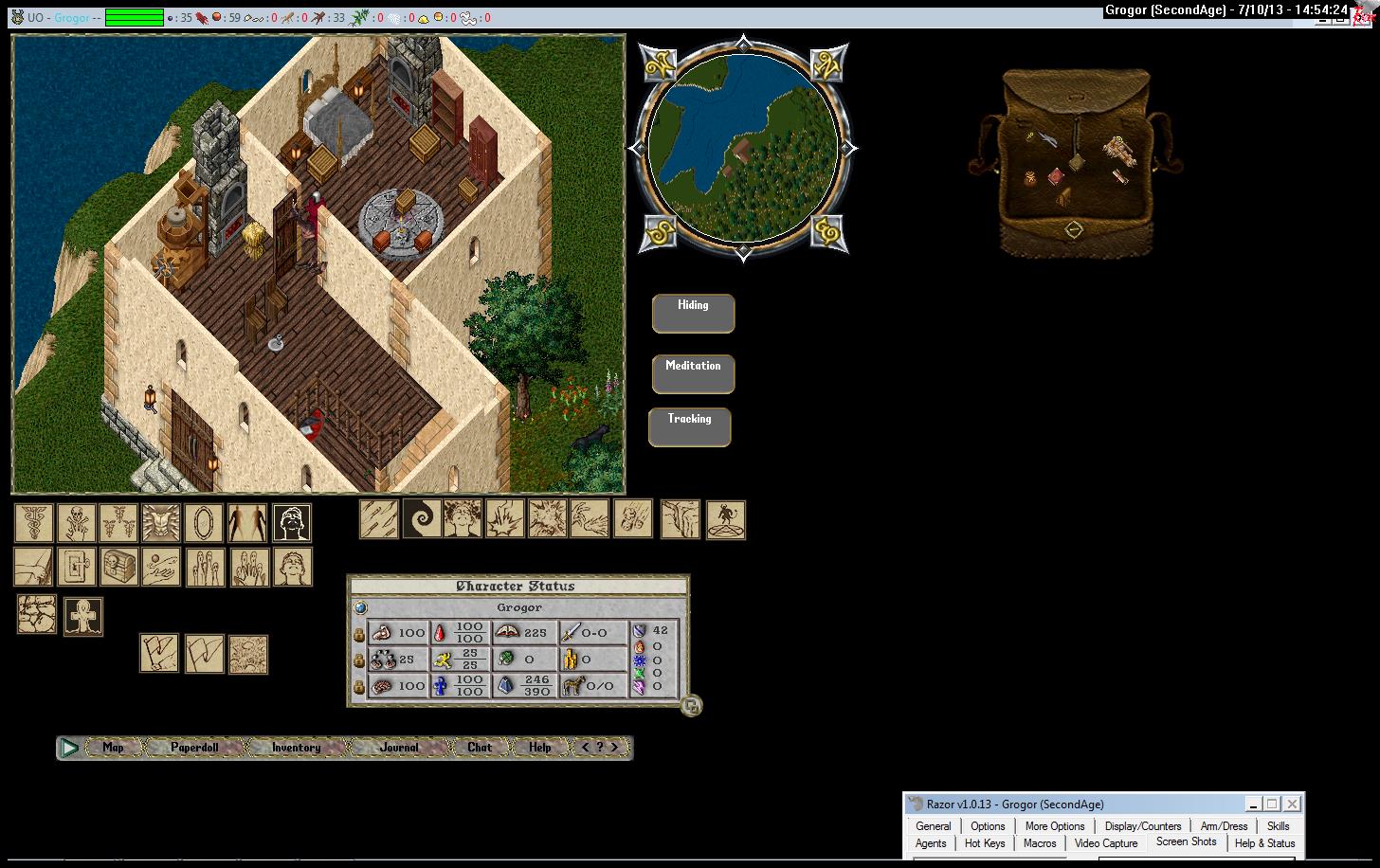The image size is (1380, 868).
Task: Activate the Meditation skill button
Action: pyautogui.click(x=693, y=374)
